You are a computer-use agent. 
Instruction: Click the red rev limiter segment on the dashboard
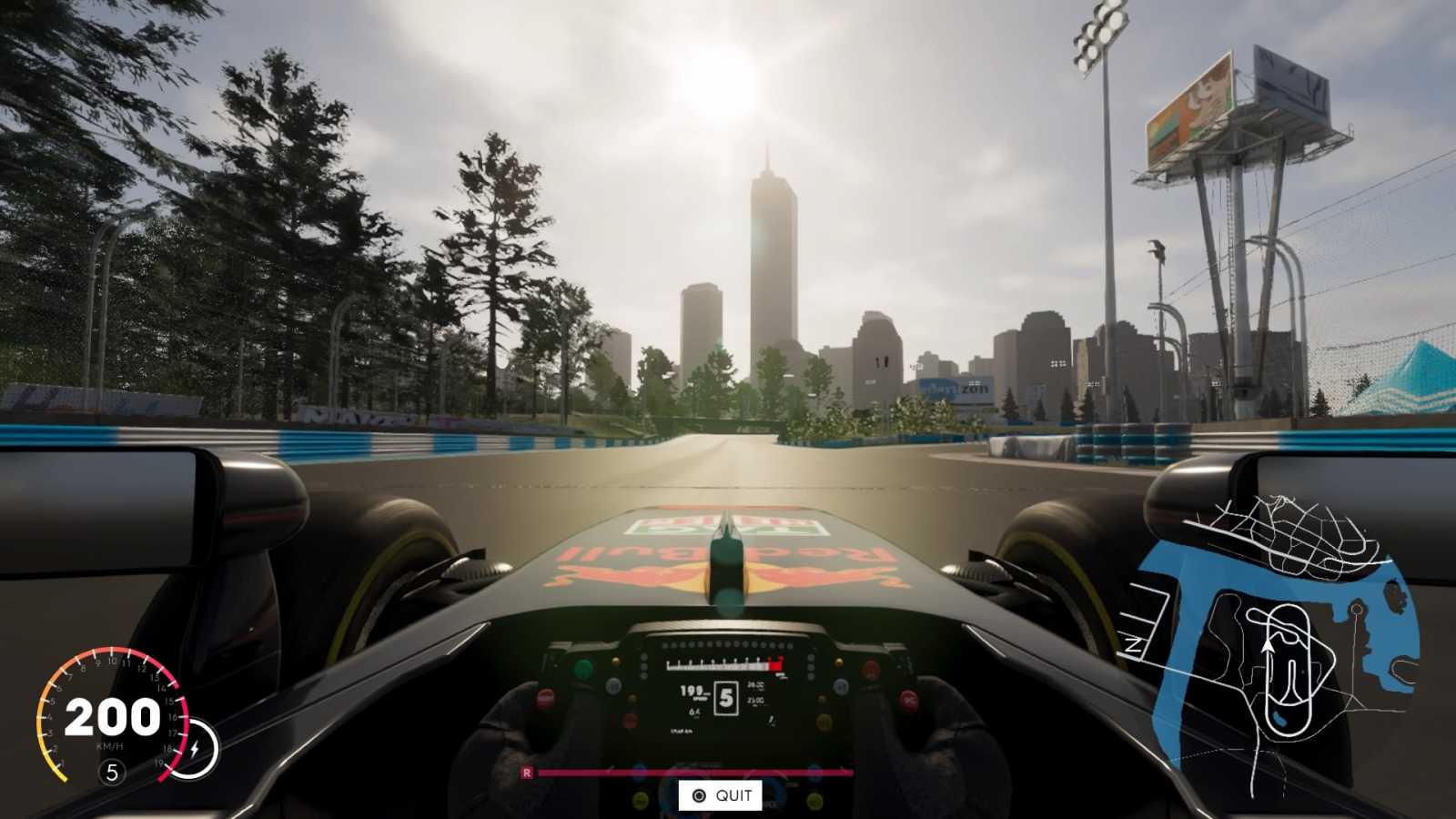775,663
